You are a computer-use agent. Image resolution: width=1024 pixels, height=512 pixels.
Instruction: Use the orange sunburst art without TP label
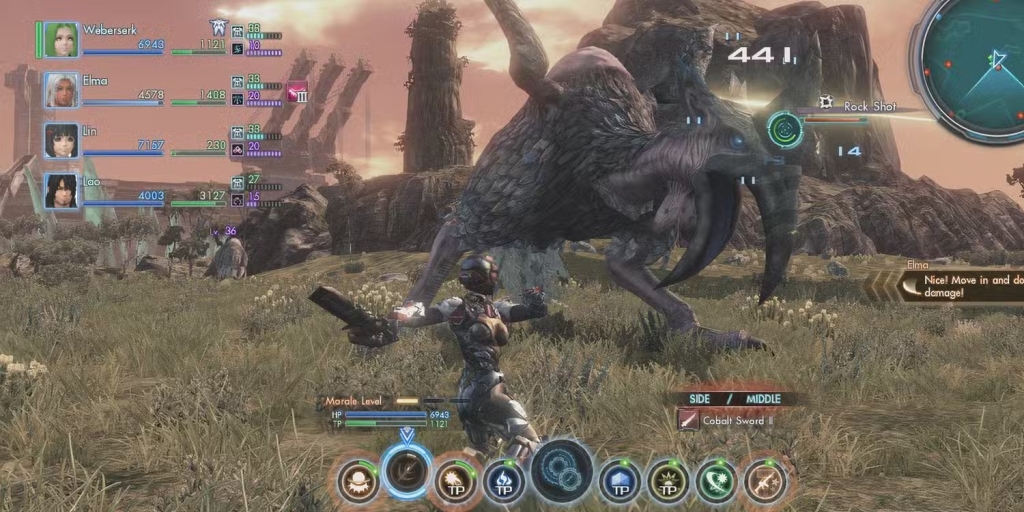(x=357, y=481)
